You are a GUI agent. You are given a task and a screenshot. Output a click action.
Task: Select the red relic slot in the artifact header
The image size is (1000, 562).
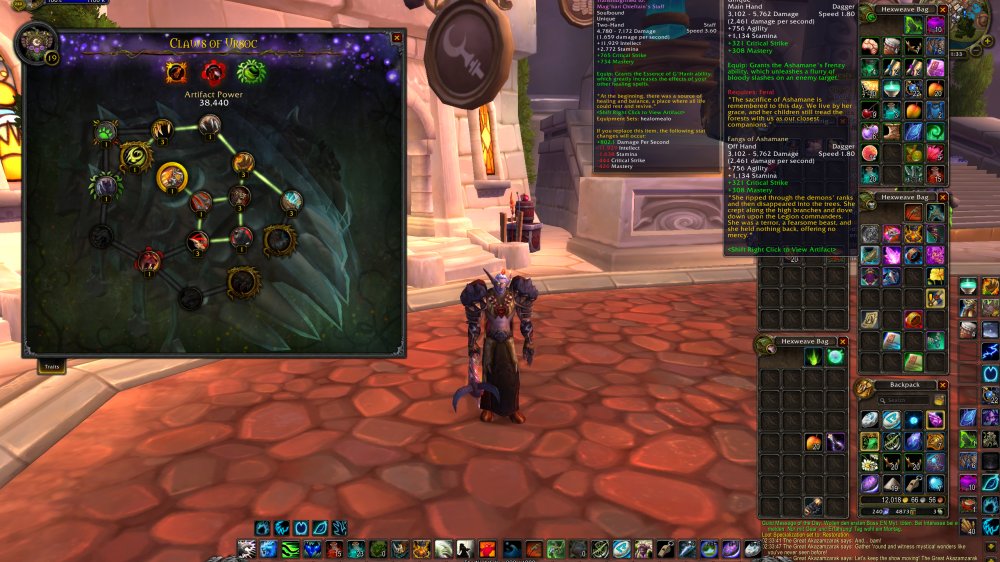213,72
